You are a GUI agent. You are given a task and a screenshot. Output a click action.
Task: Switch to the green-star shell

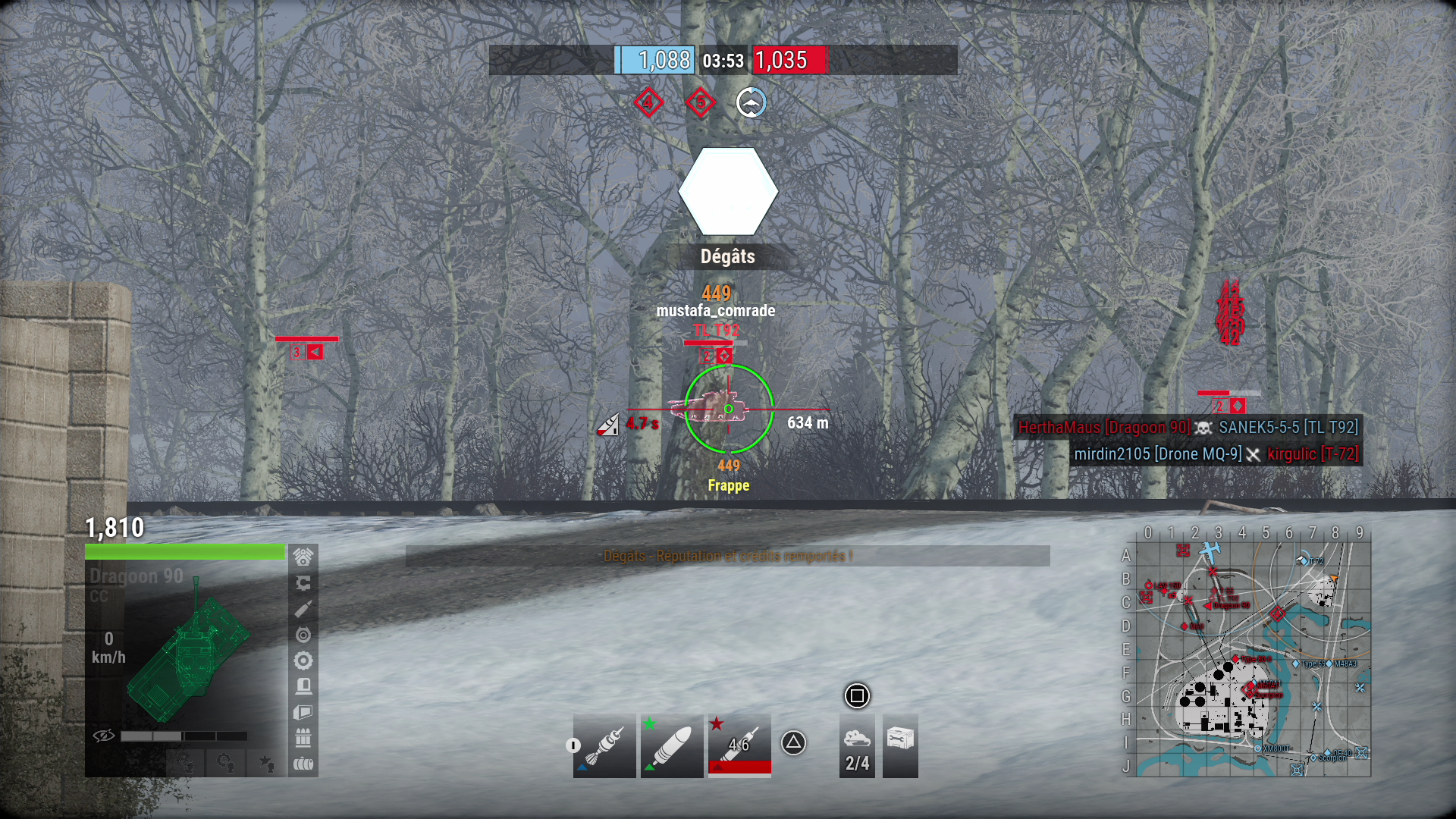(x=672, y=746)
